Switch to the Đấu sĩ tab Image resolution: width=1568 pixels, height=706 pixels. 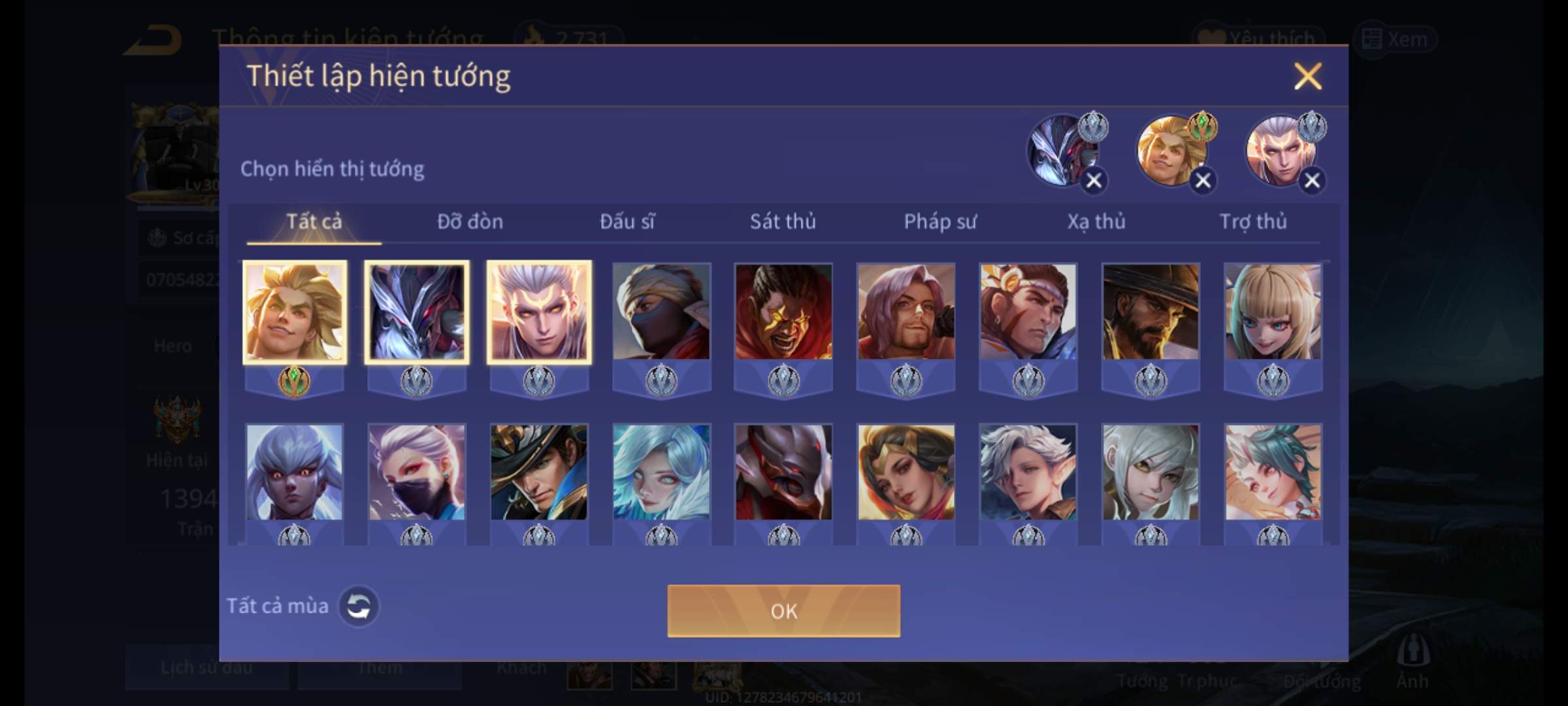point(627,222)
